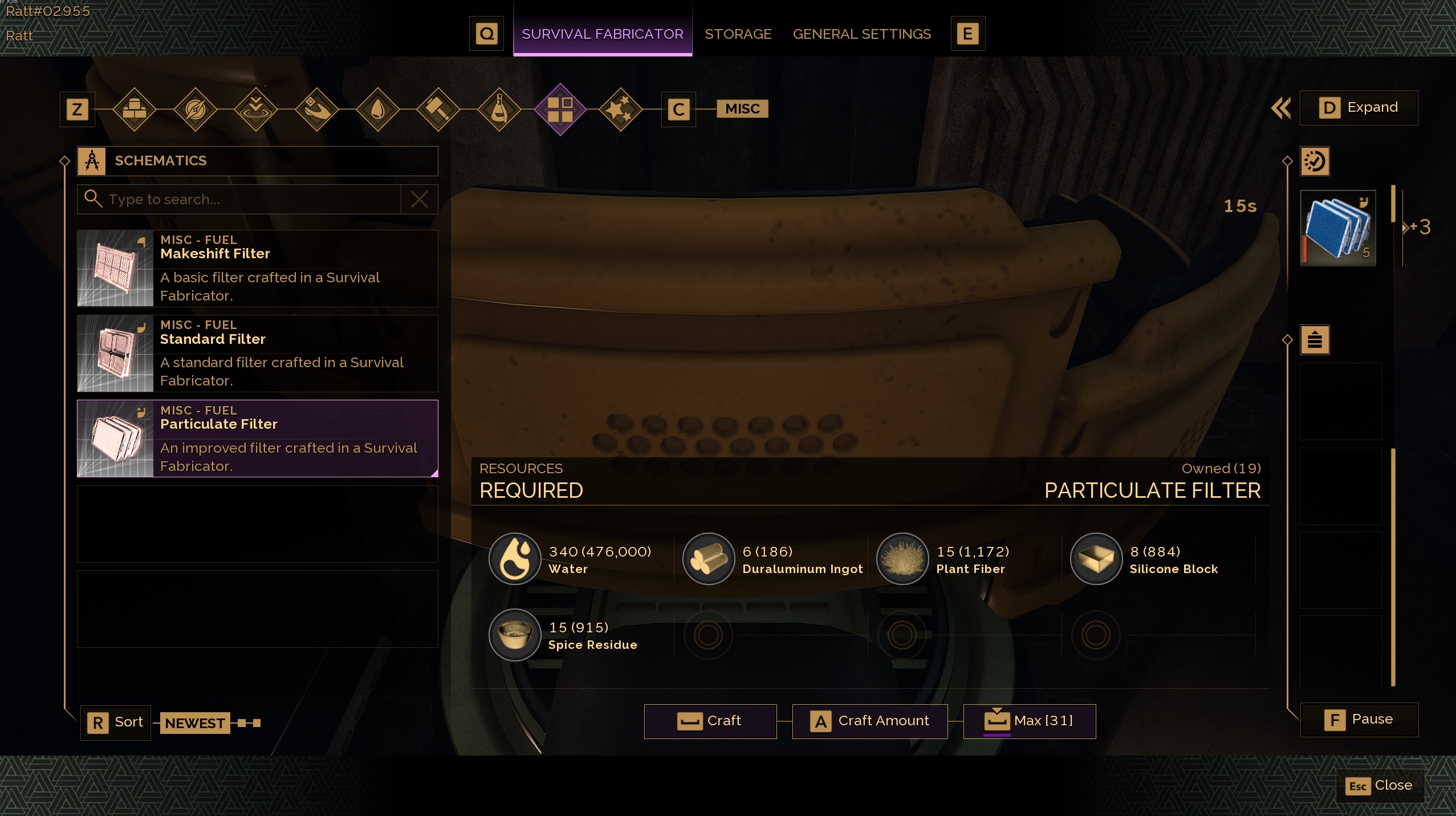Switch to the water drop category
1456x816 pixels.
point(377,109)
